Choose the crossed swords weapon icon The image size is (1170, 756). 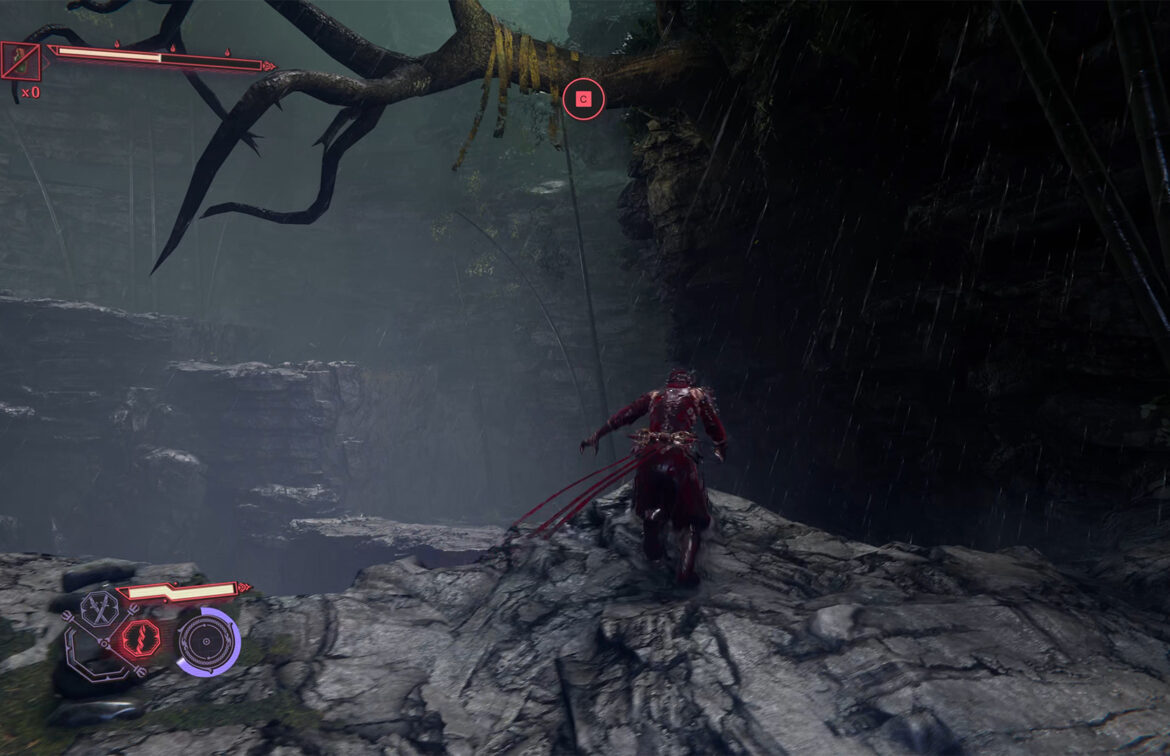99,608
